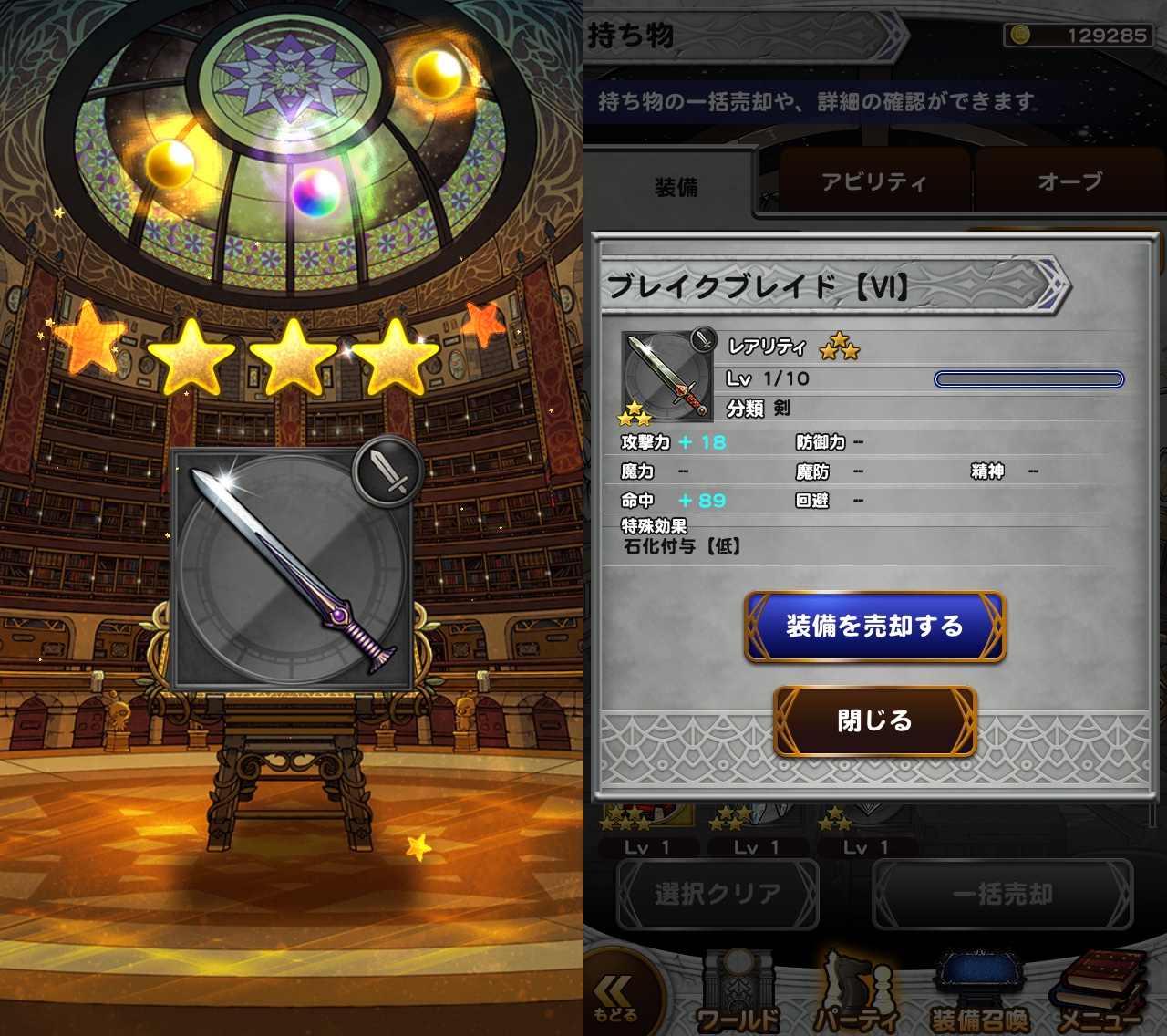Close the item detail with 閉じる
The width and height of the screenshot is (1167, 1036).
(x=875, y=721)
